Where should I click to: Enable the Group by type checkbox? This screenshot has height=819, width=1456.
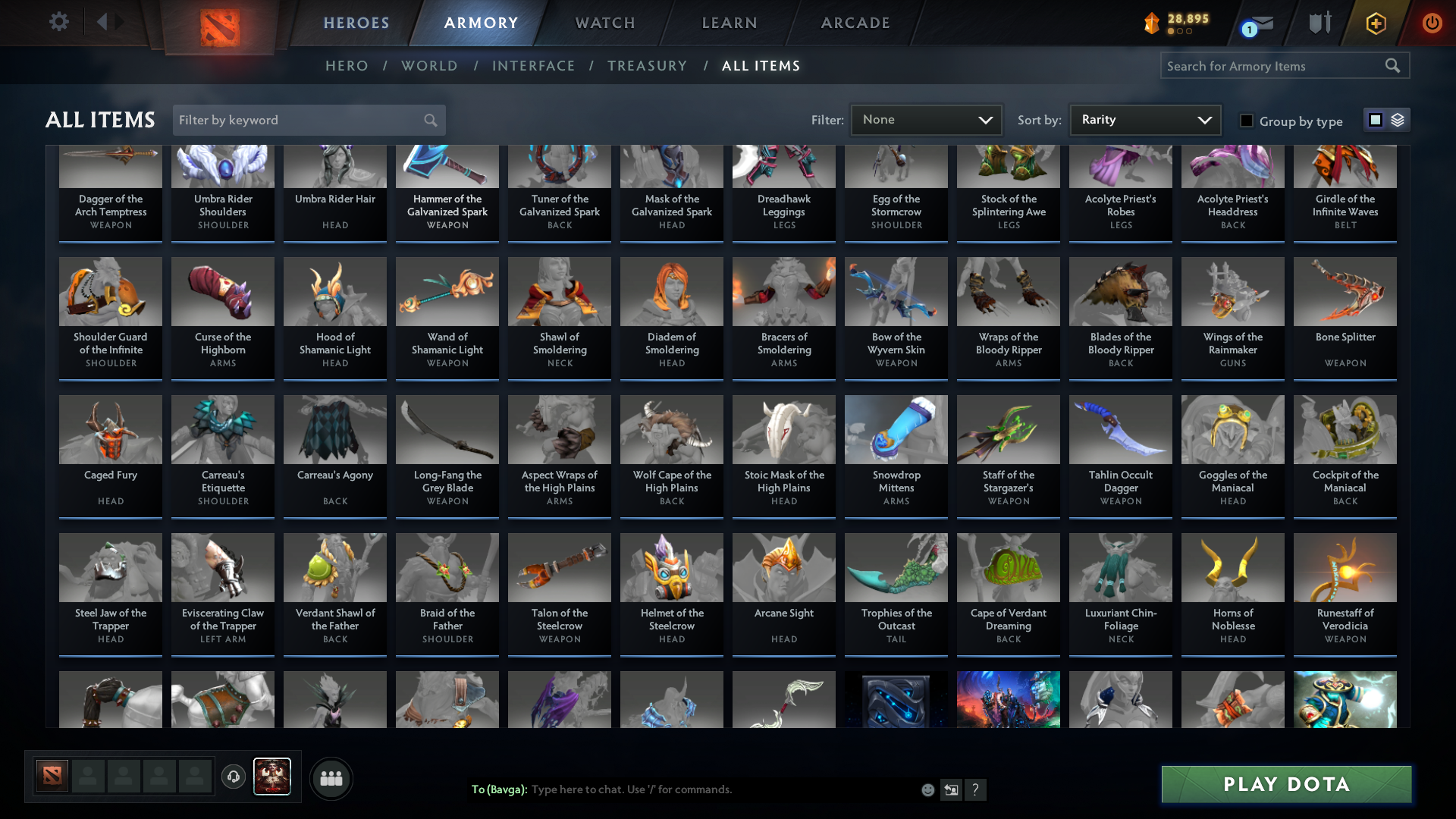[x=1247, y=121]
